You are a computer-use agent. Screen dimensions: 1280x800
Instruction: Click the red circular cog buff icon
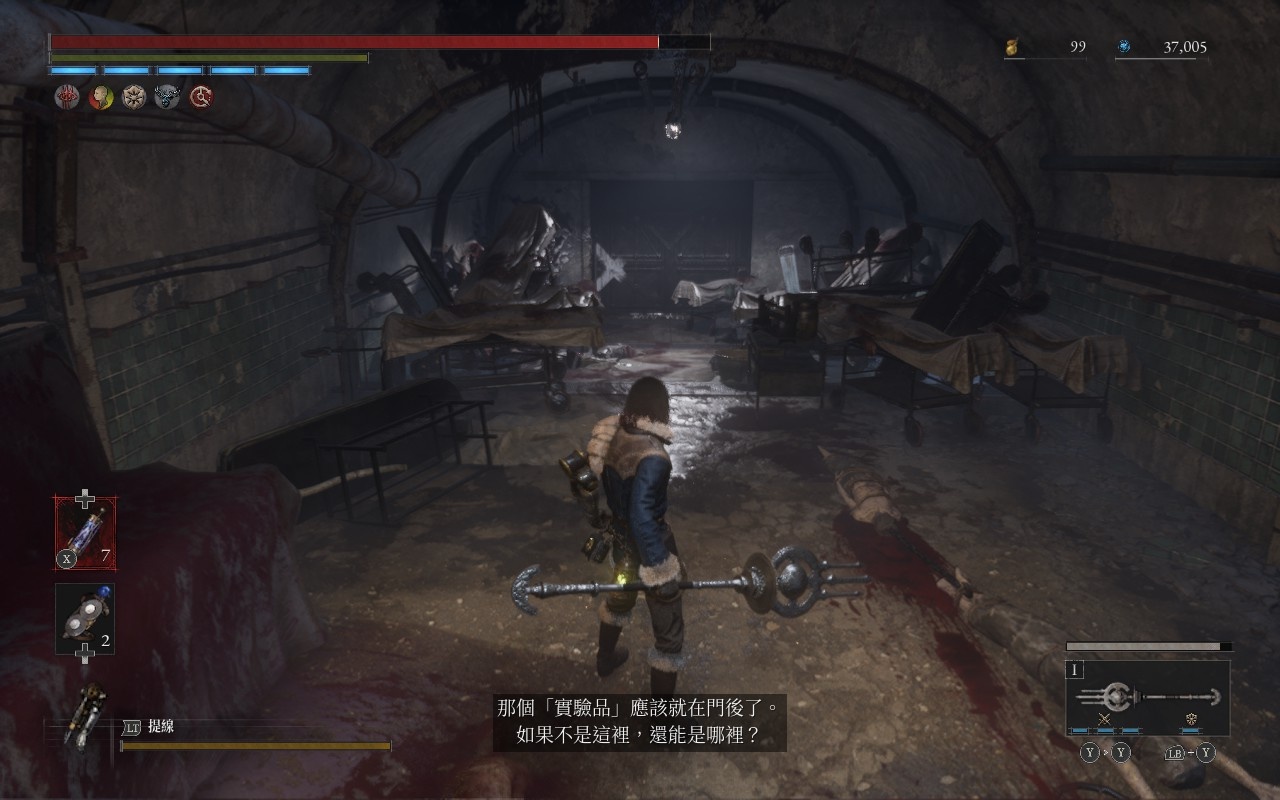pos(201,97)
